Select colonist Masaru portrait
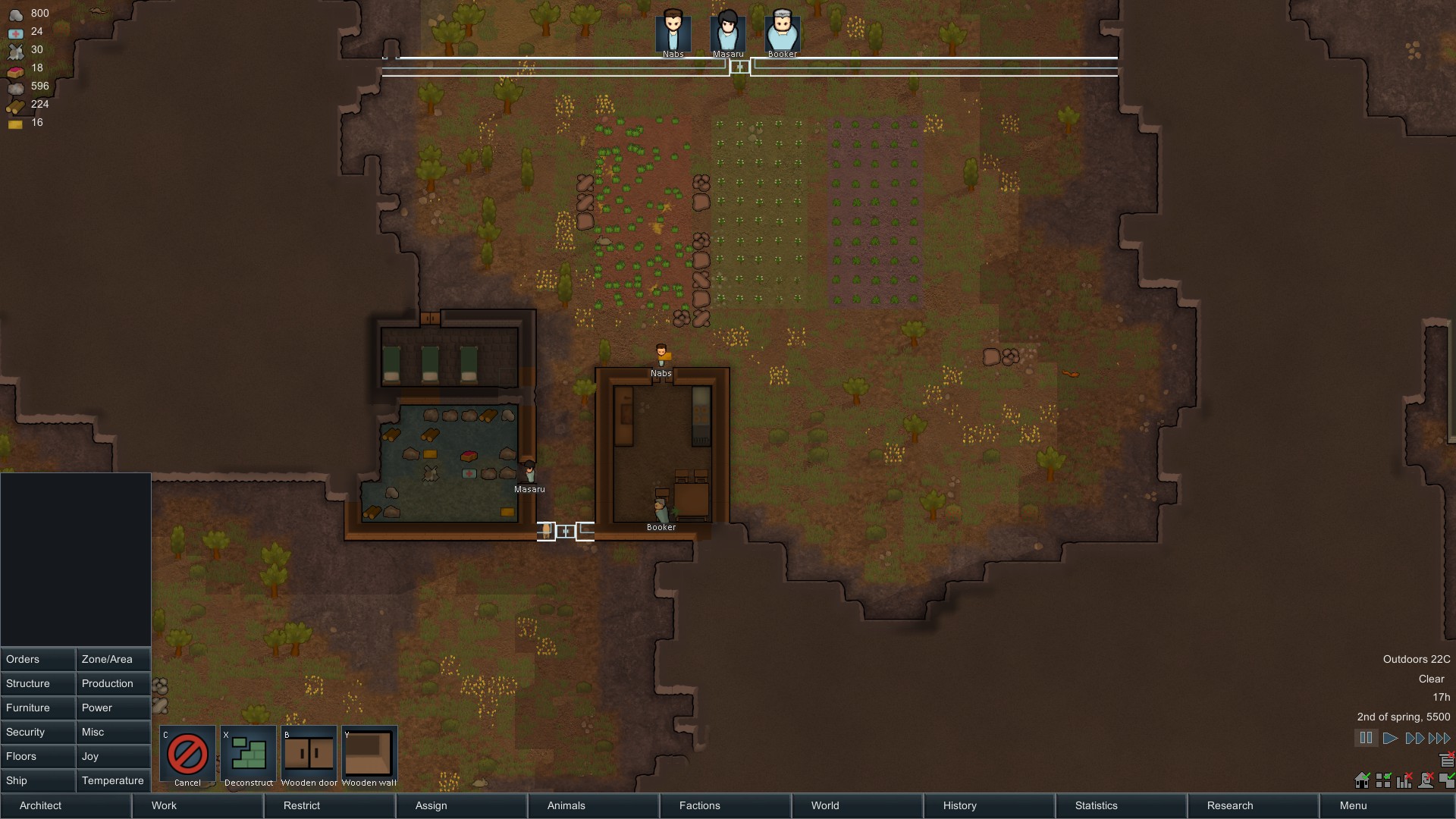1456x819 pixels. tap(728, 32)
